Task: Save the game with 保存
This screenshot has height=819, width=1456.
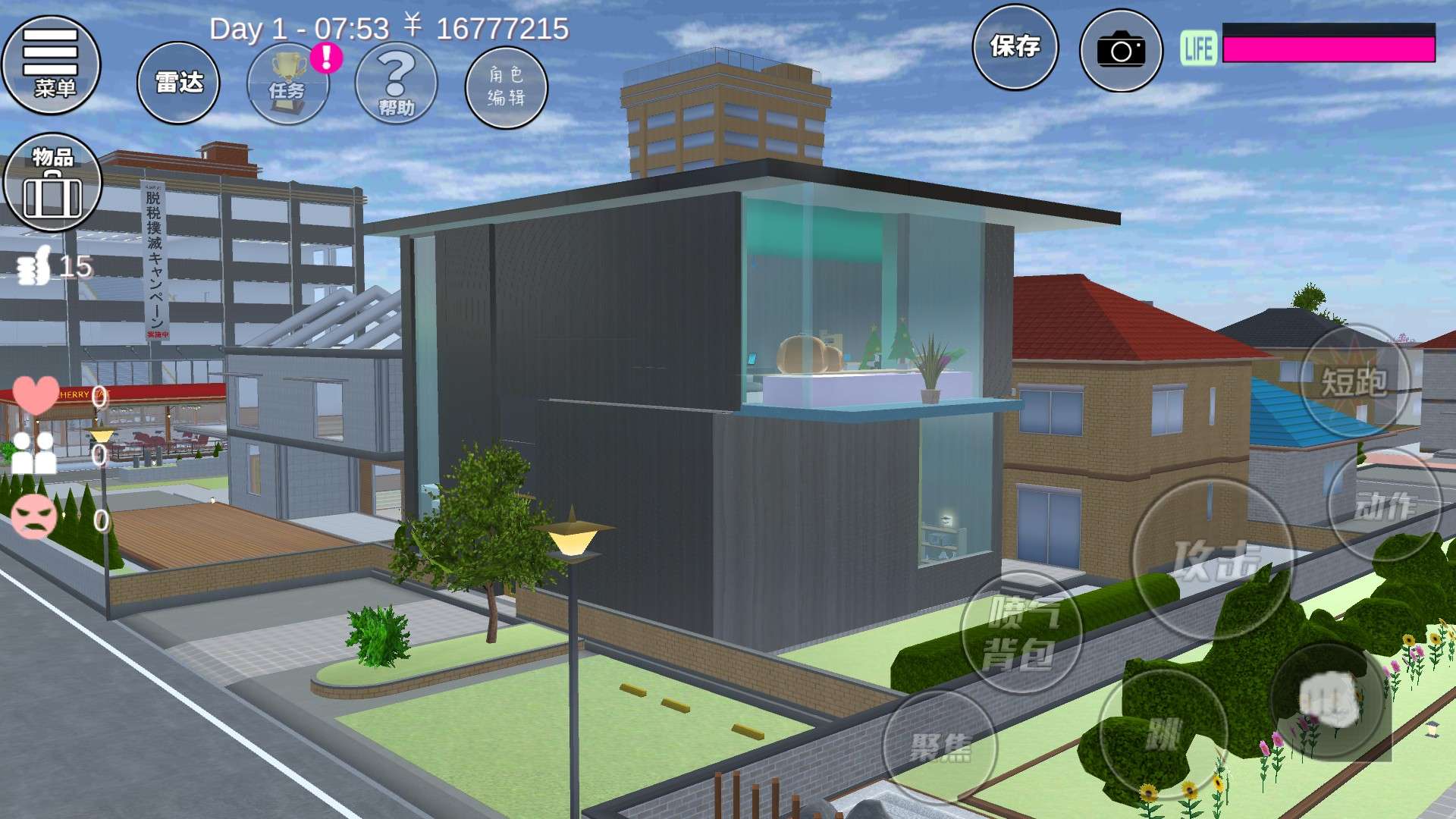Action: (x=1015, y=47)
